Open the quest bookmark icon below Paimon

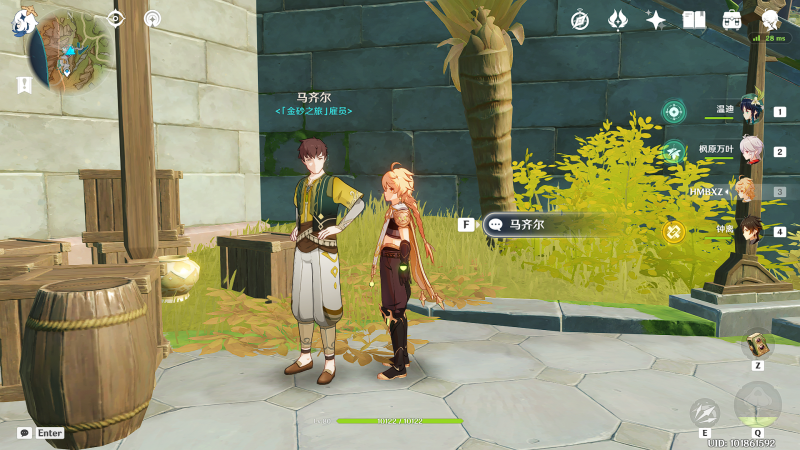[x=23, y=85]
